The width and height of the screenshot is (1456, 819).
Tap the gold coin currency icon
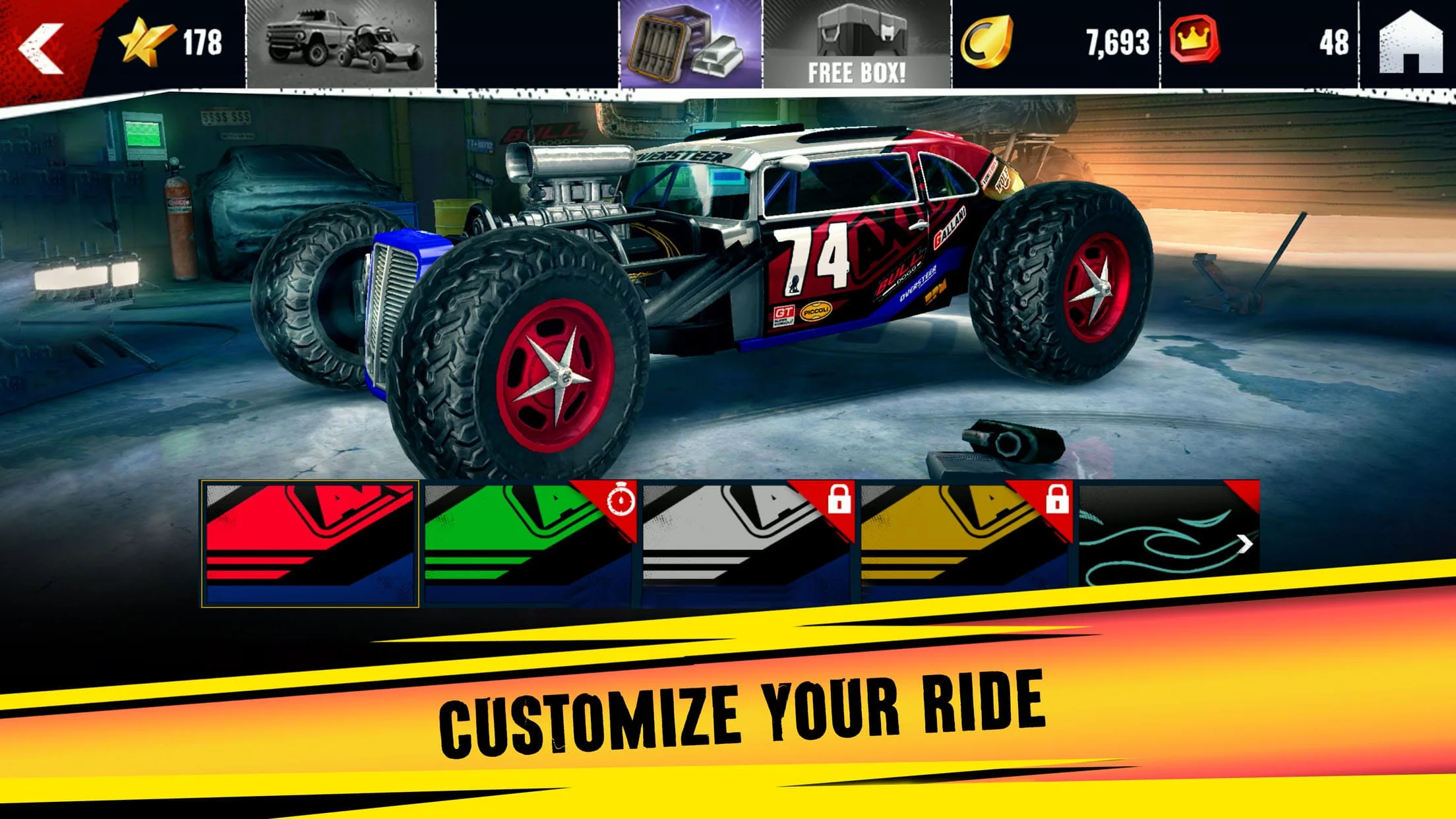pos(988,42)
